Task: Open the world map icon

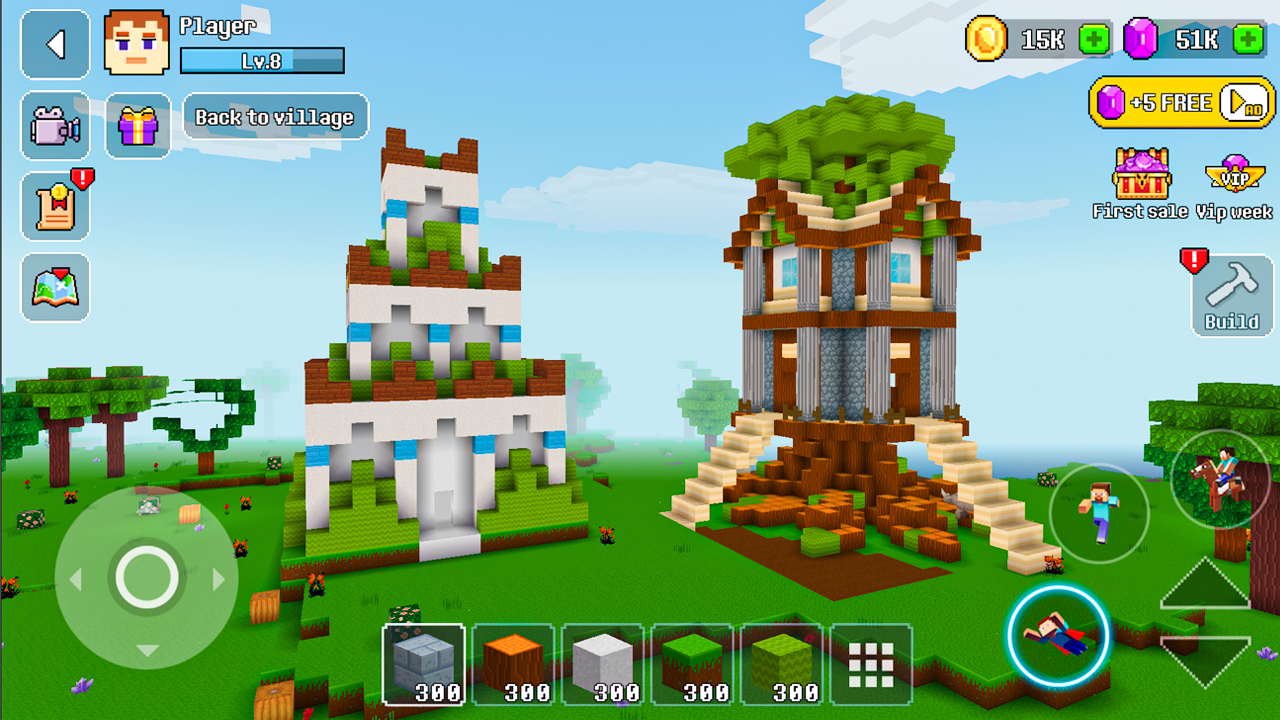Action: click(55, 287)
